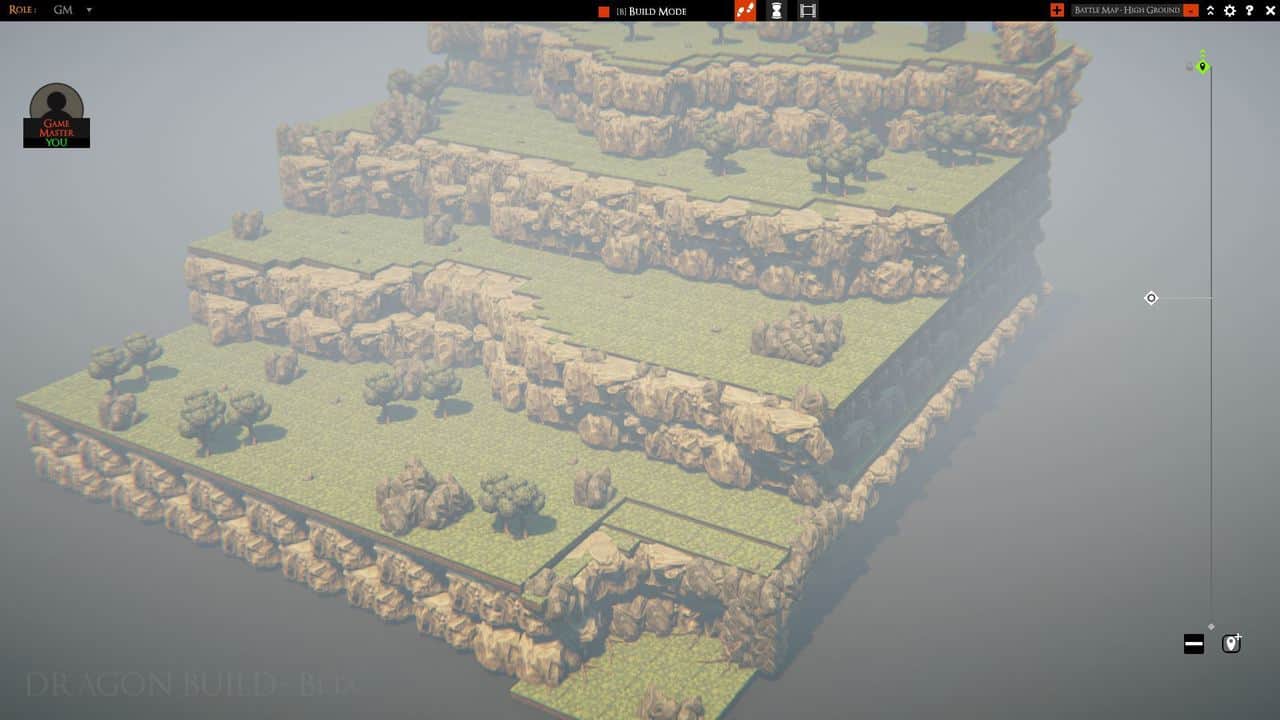Expand the small up arrow above the elevation slider
This screenshot has width=1280, height=720.
pyautogui.click(x=1203, y=53)
